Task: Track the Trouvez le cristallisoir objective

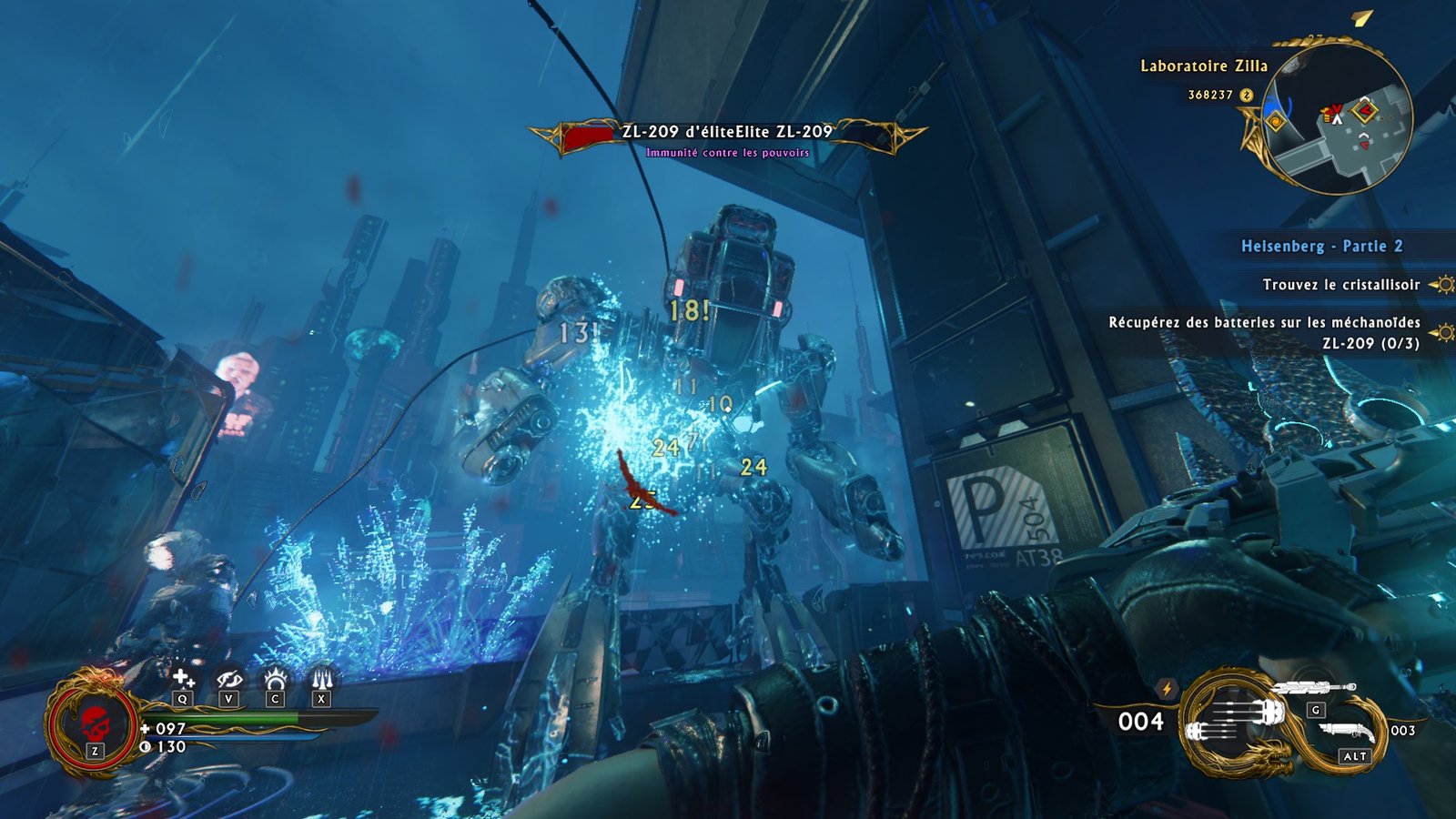Action: tap(1340, 285)
